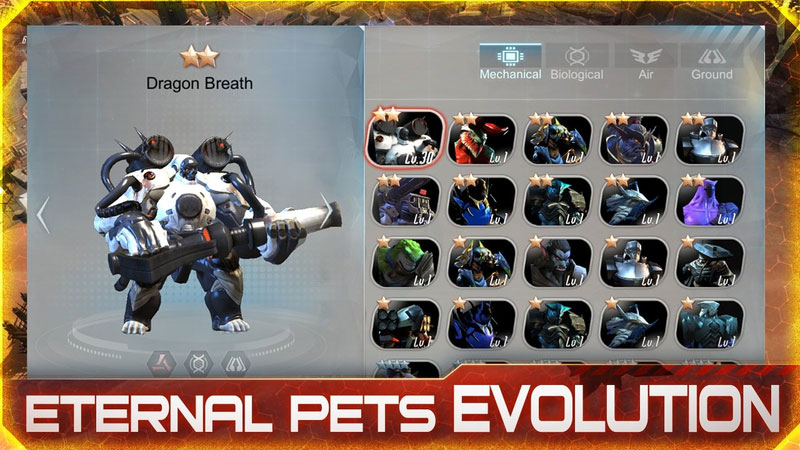
Task: Select the Lv.30 Dragon Breath pet tile
Action: click(408, 138)
